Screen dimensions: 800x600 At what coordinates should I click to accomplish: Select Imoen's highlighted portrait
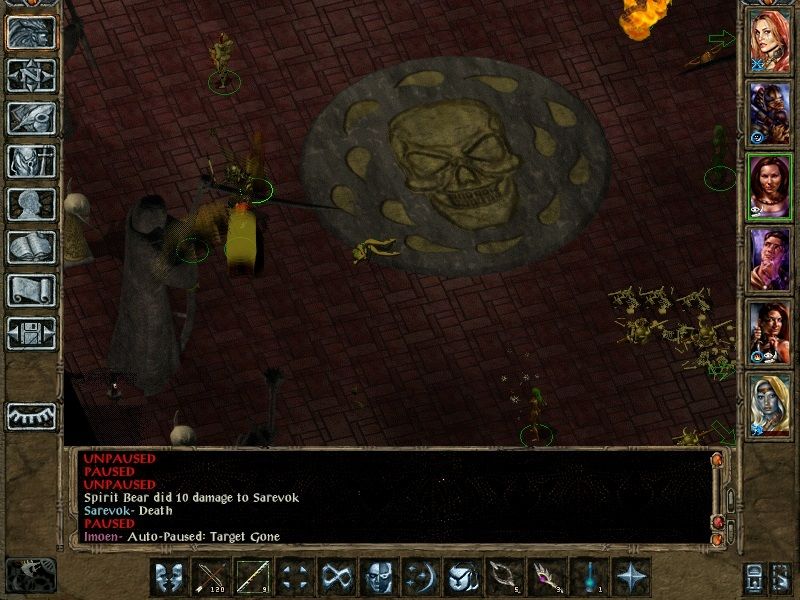pos(769,185)
